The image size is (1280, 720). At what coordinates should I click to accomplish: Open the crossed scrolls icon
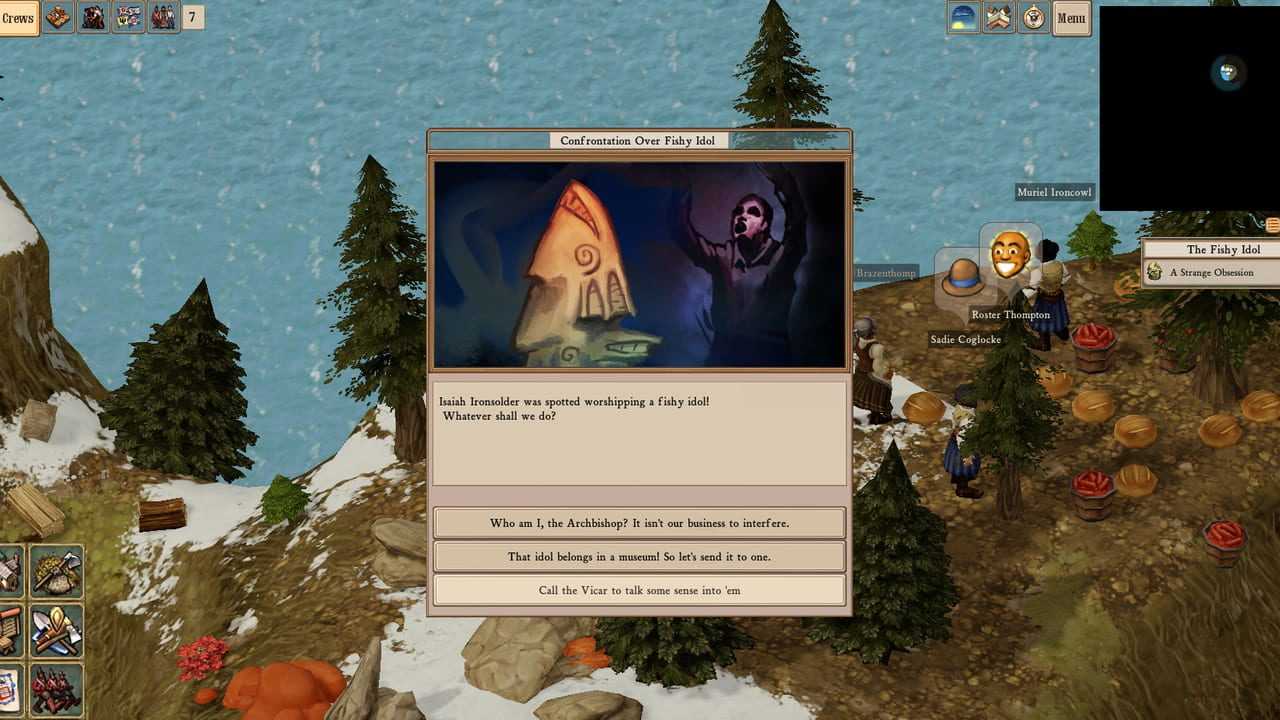tap(999, 18)
